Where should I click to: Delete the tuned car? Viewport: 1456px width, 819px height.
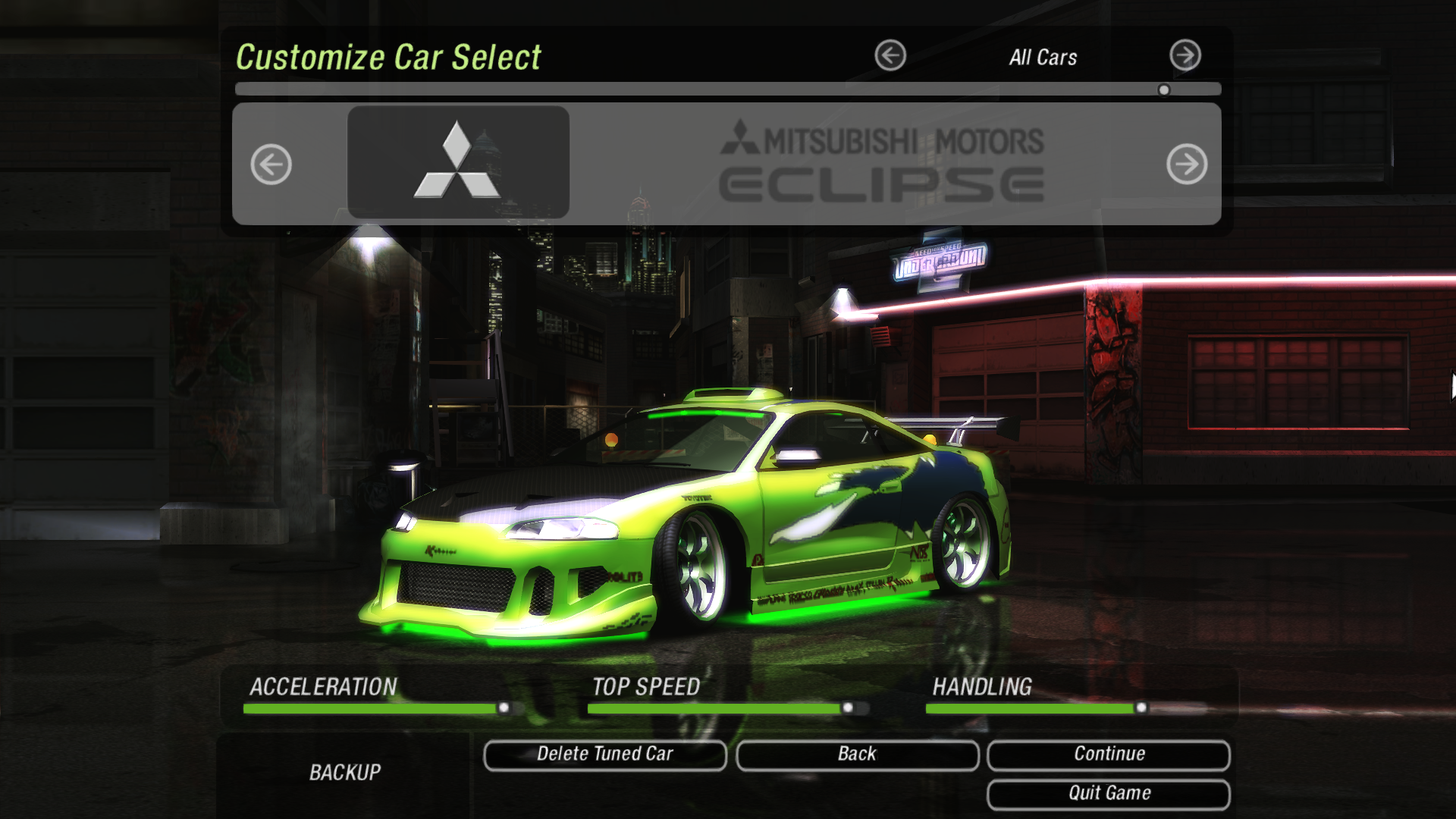point(605,755)
